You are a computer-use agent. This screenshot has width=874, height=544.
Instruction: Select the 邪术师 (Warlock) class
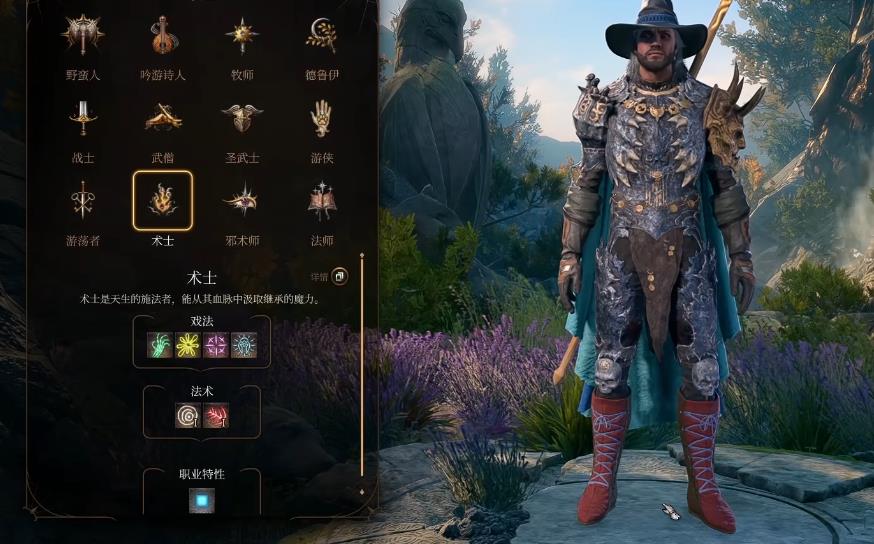coord(242,201)
